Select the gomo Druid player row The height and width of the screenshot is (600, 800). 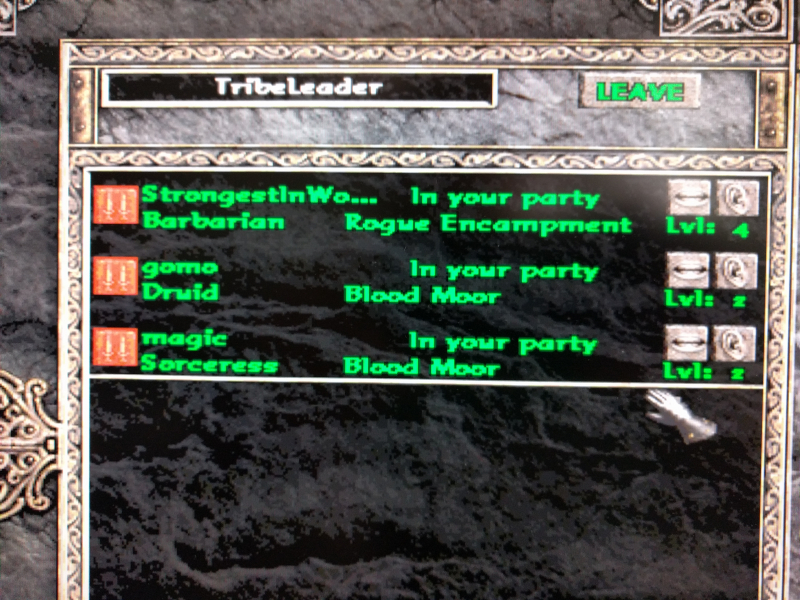[400, 281]
